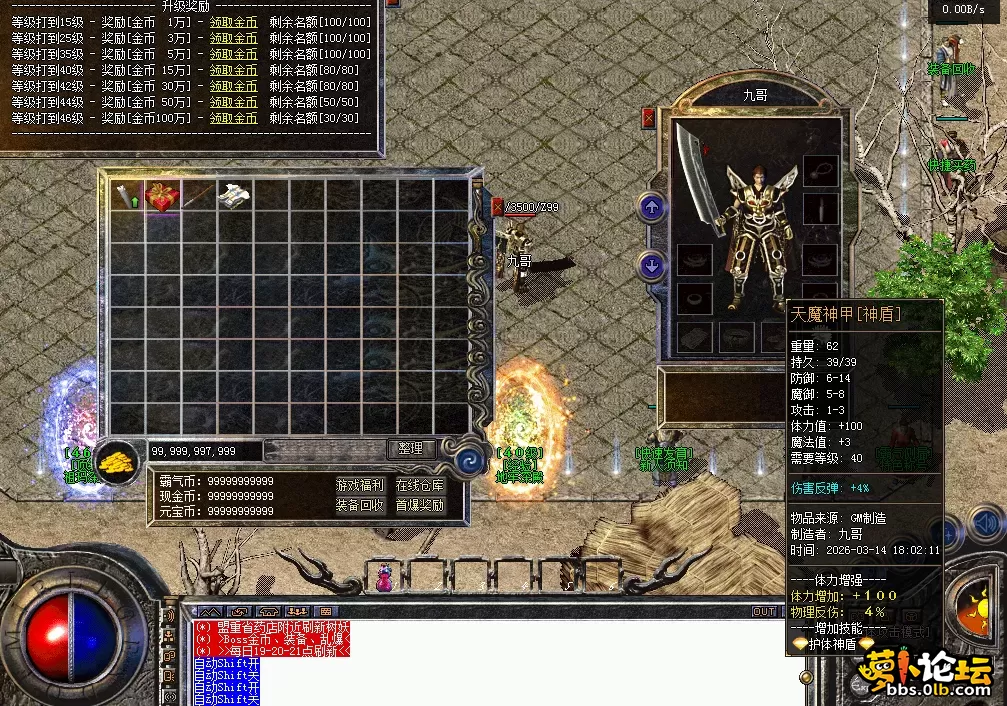Click the blue up-arrow beside the character panel
The height and width of the screenshot is (706, 1007).
pyautogui.click(x=652, y=208)
